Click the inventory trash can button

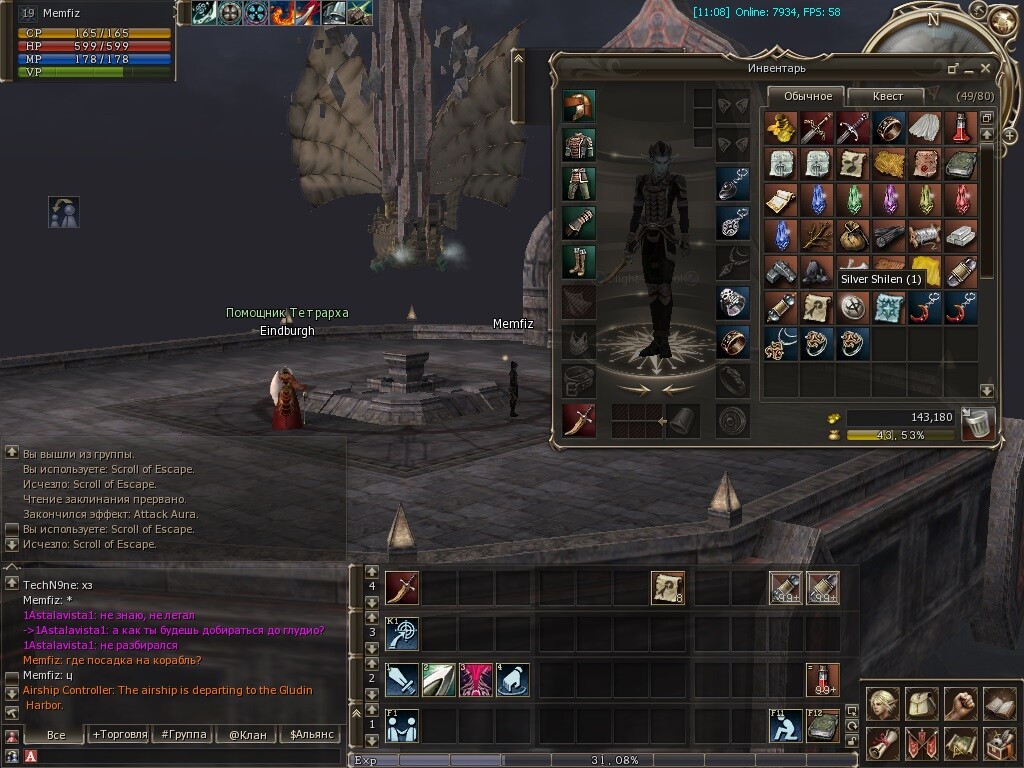coord(977,424)
